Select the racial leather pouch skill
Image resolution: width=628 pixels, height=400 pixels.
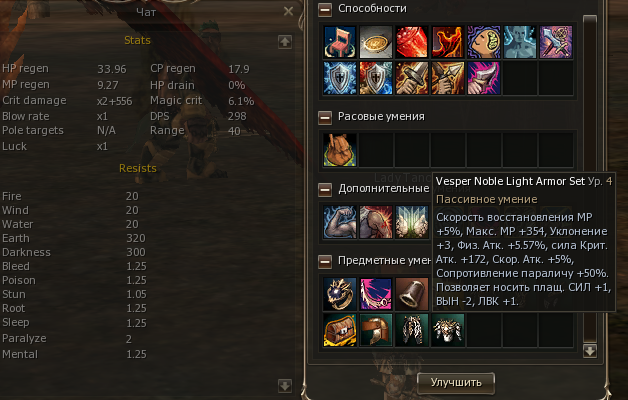point(339,150)
